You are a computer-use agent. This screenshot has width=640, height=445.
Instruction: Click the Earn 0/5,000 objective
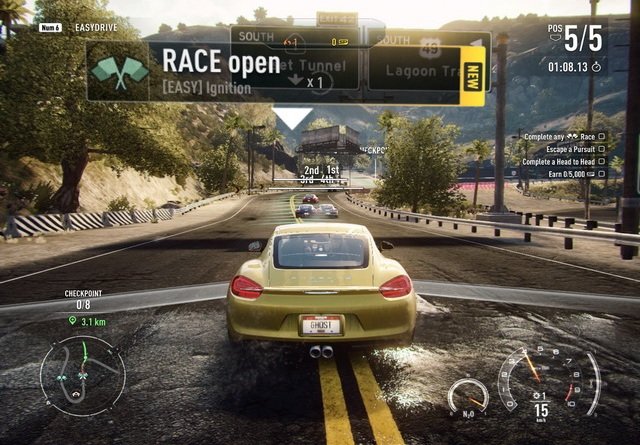[x=570, y=174]
